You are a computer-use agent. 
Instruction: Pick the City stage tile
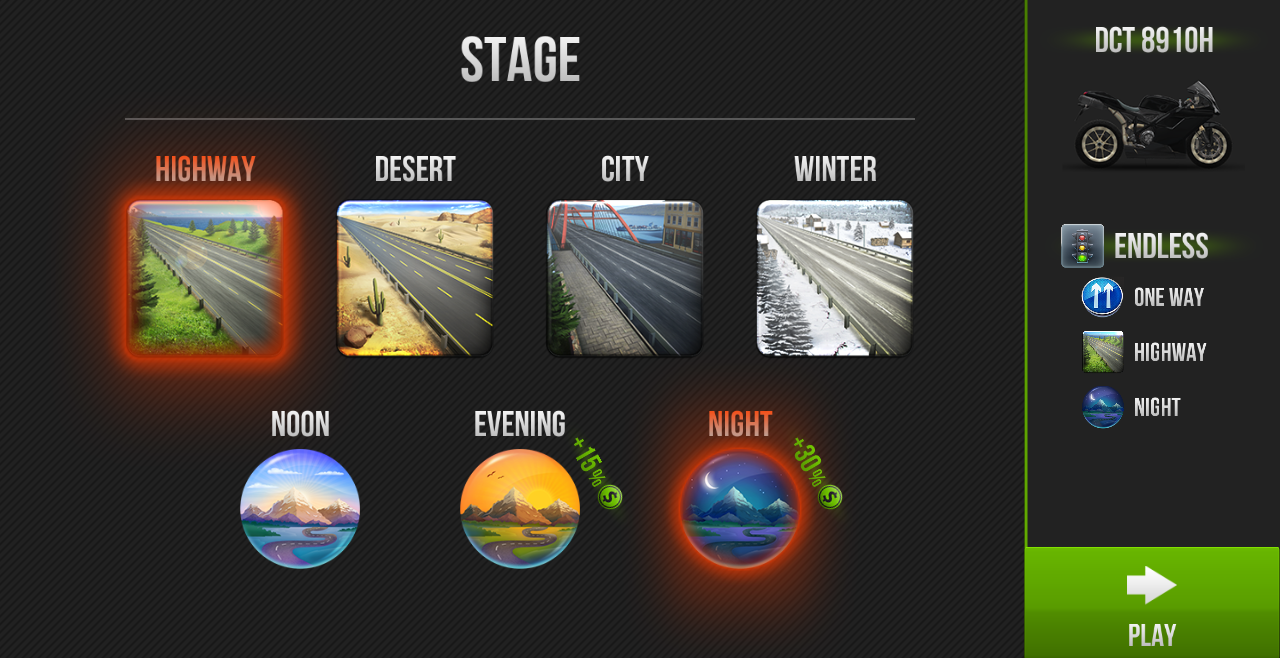[625, 278]
